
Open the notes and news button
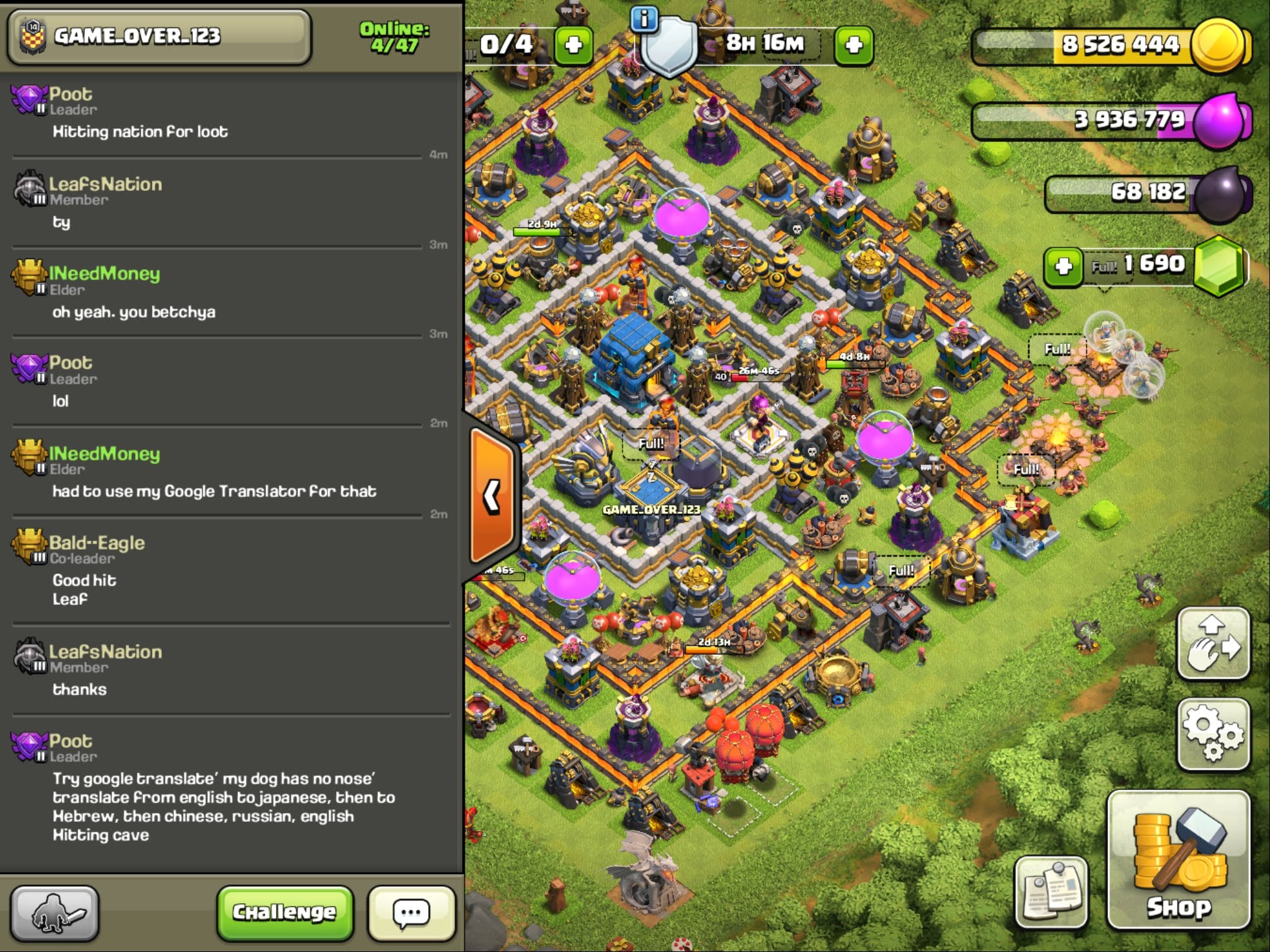tap(1050, 891)
